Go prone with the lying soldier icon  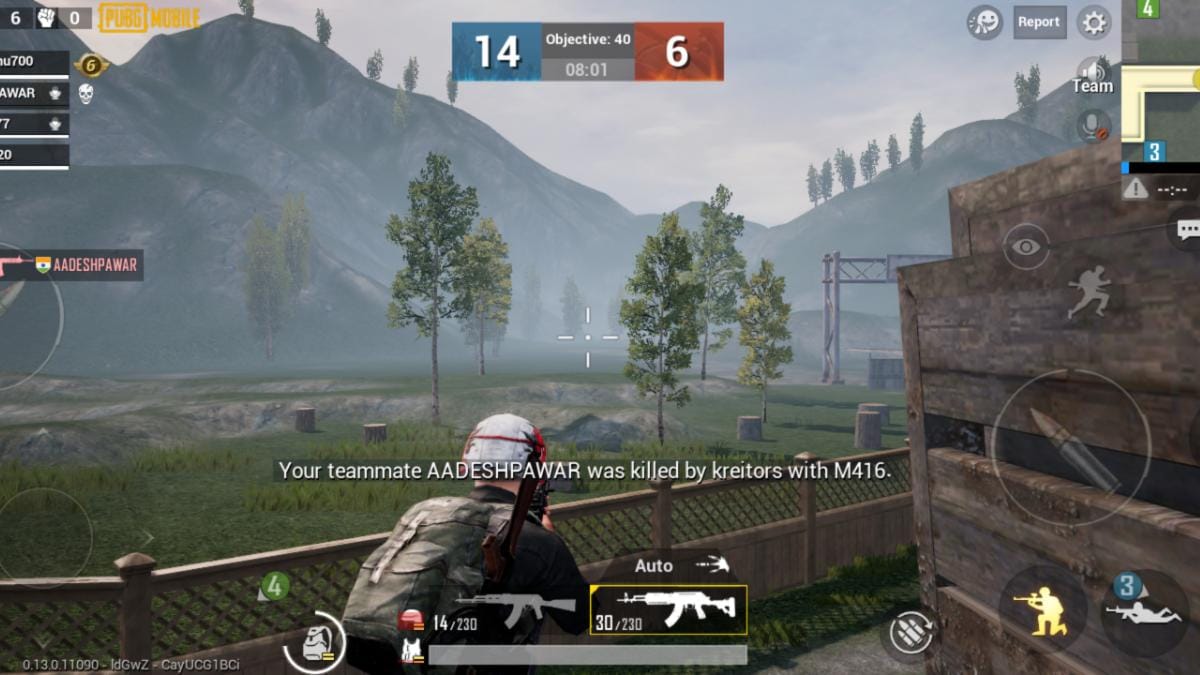click(1143, 611)
